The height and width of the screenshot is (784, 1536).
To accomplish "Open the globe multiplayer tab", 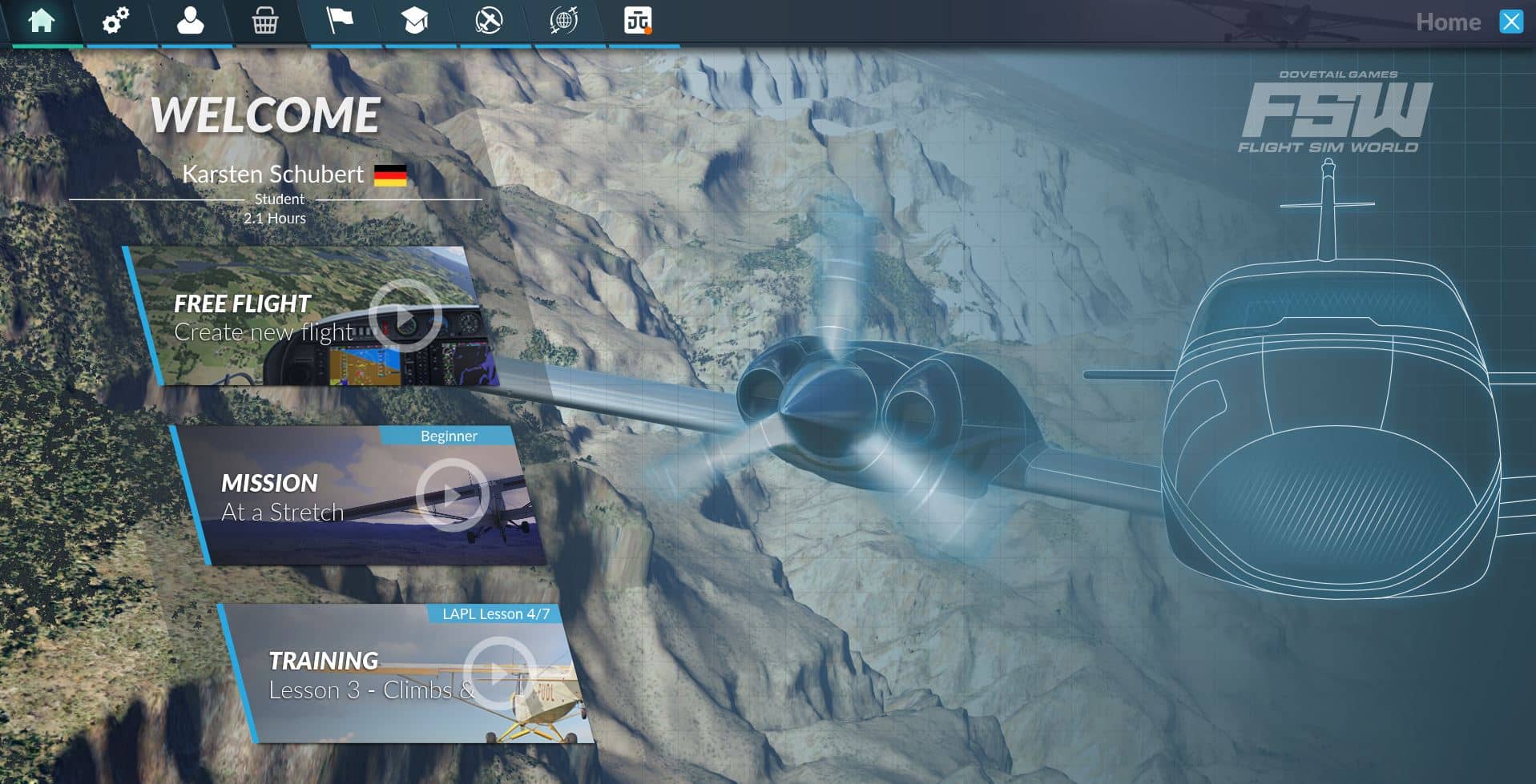I will point(563,21).
